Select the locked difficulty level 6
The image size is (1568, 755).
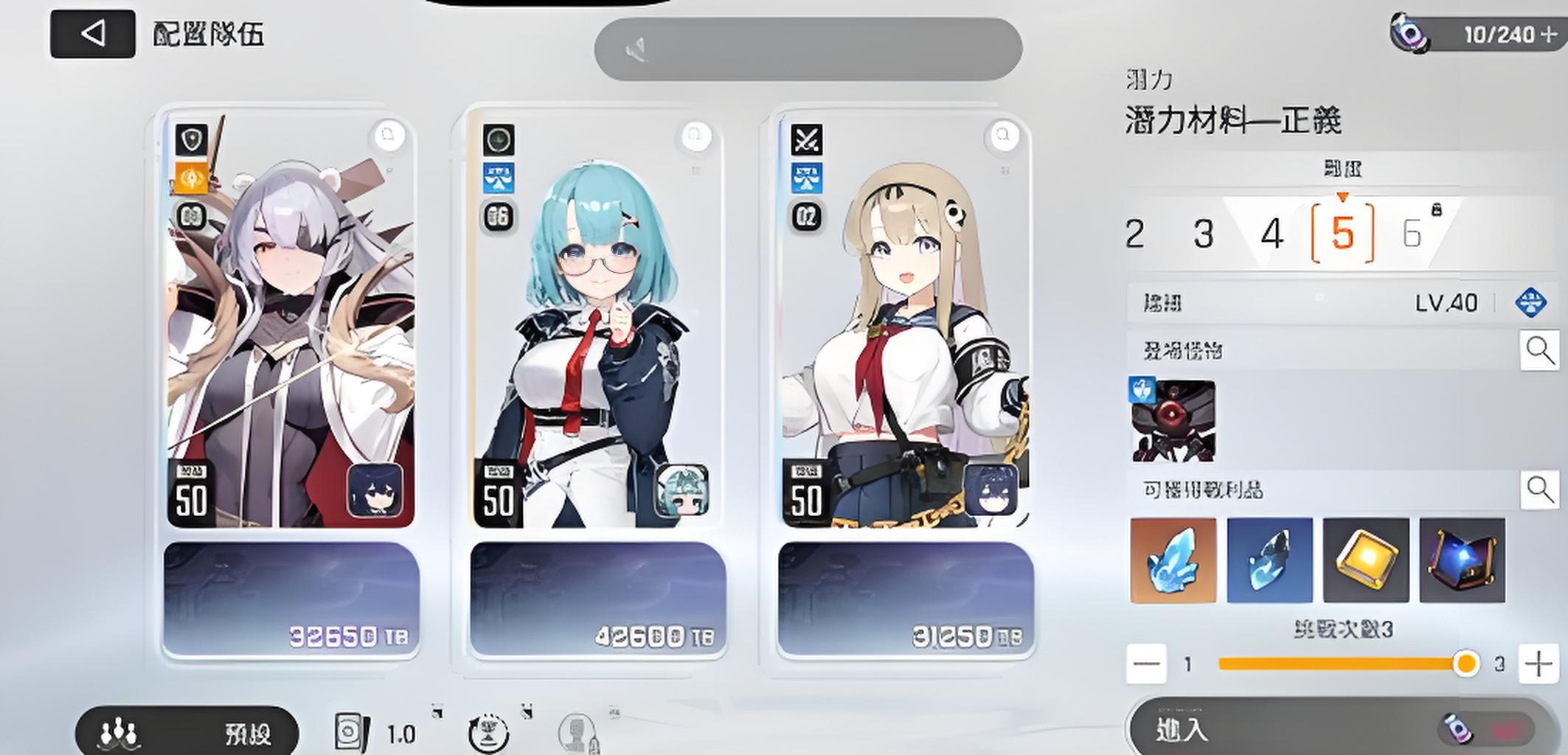1412,234
